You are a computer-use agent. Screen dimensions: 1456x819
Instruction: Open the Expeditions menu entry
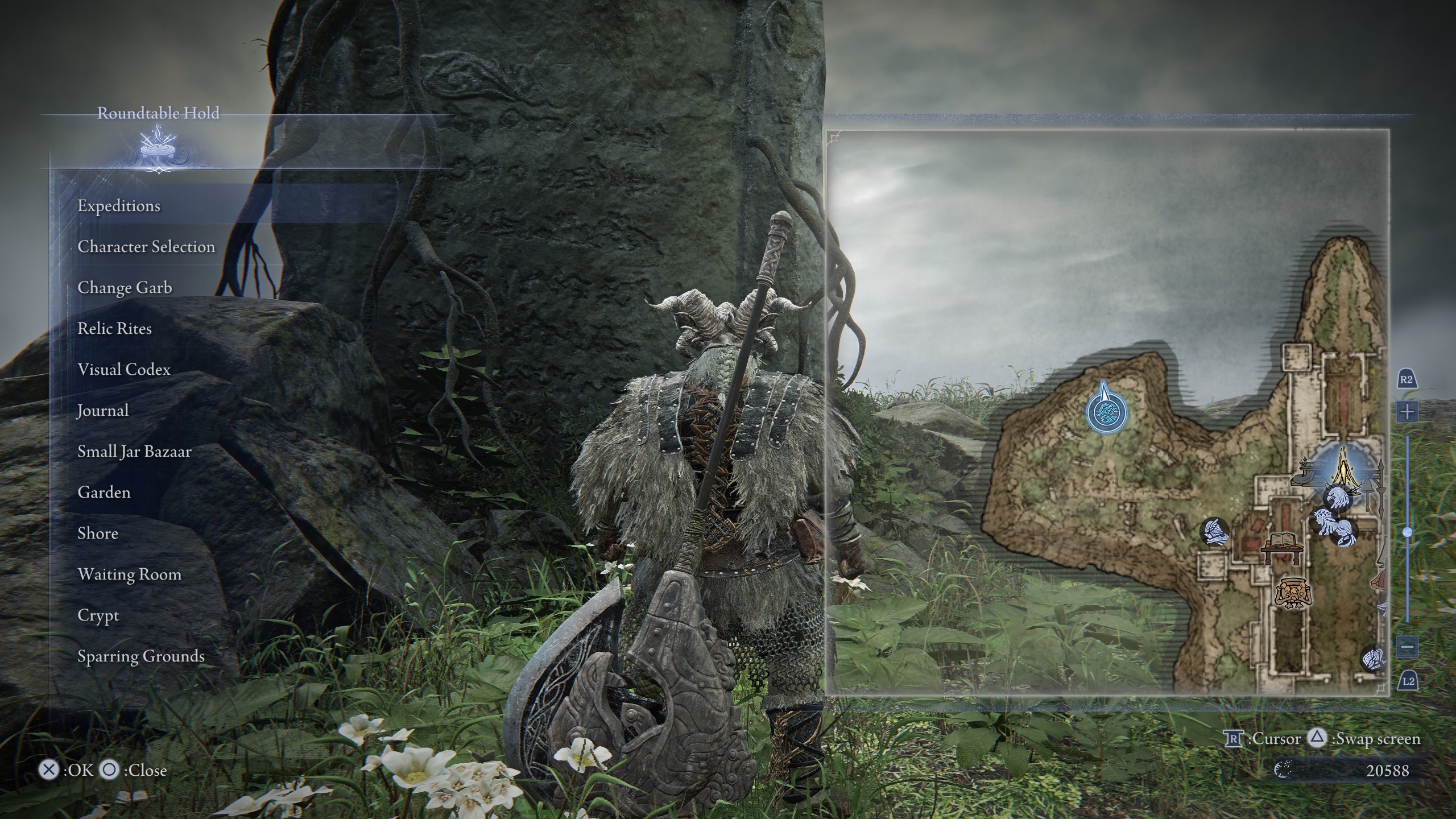[x=119, y=206]
